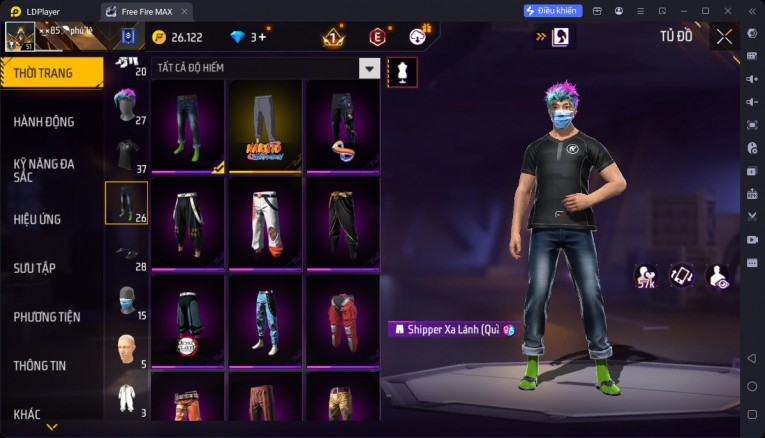
Task: Open the Phương Tiện tab
Action: (47, 317)
